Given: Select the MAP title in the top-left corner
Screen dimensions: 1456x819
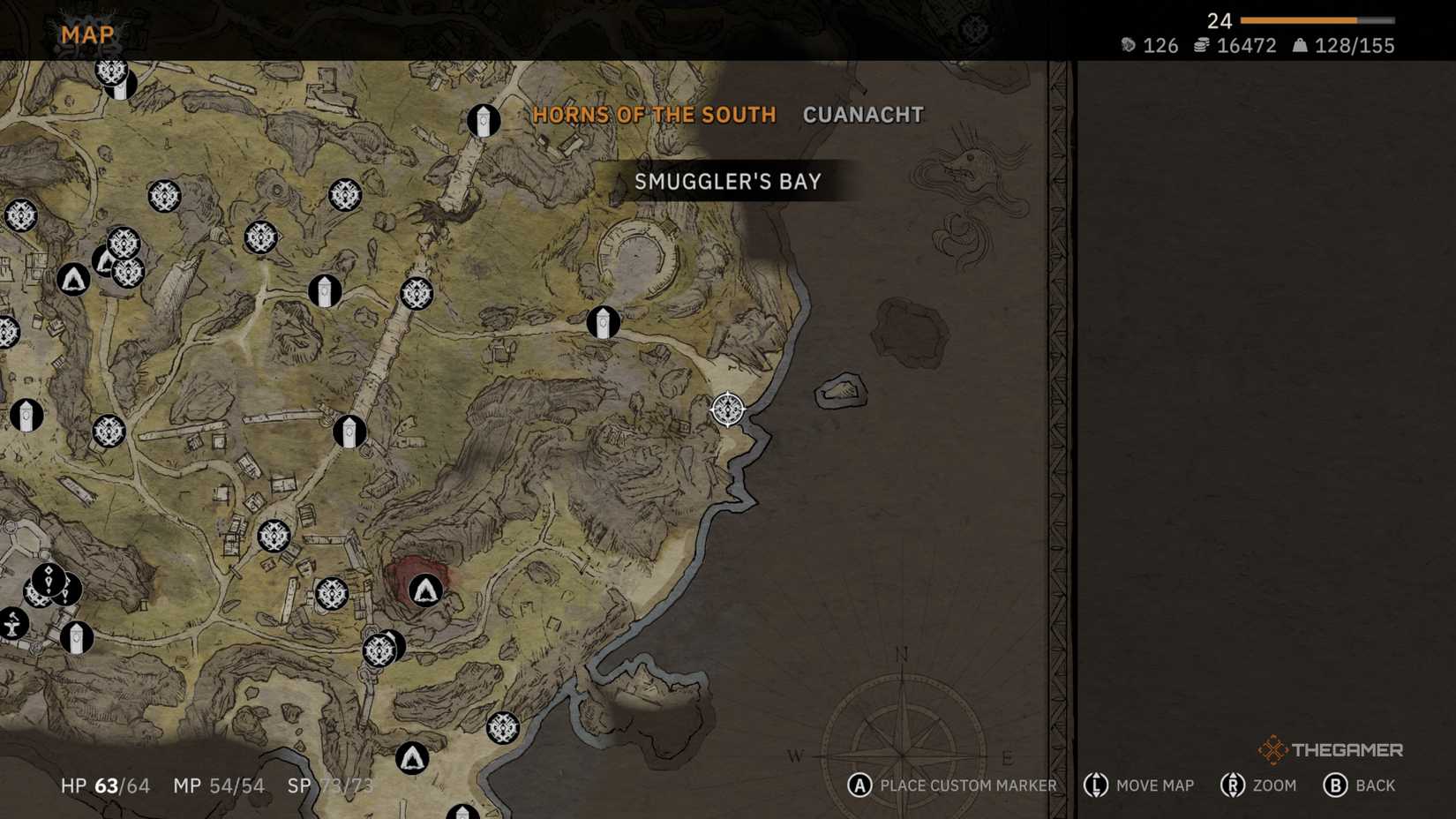Looking at the screenshot, I should [85, 34].
